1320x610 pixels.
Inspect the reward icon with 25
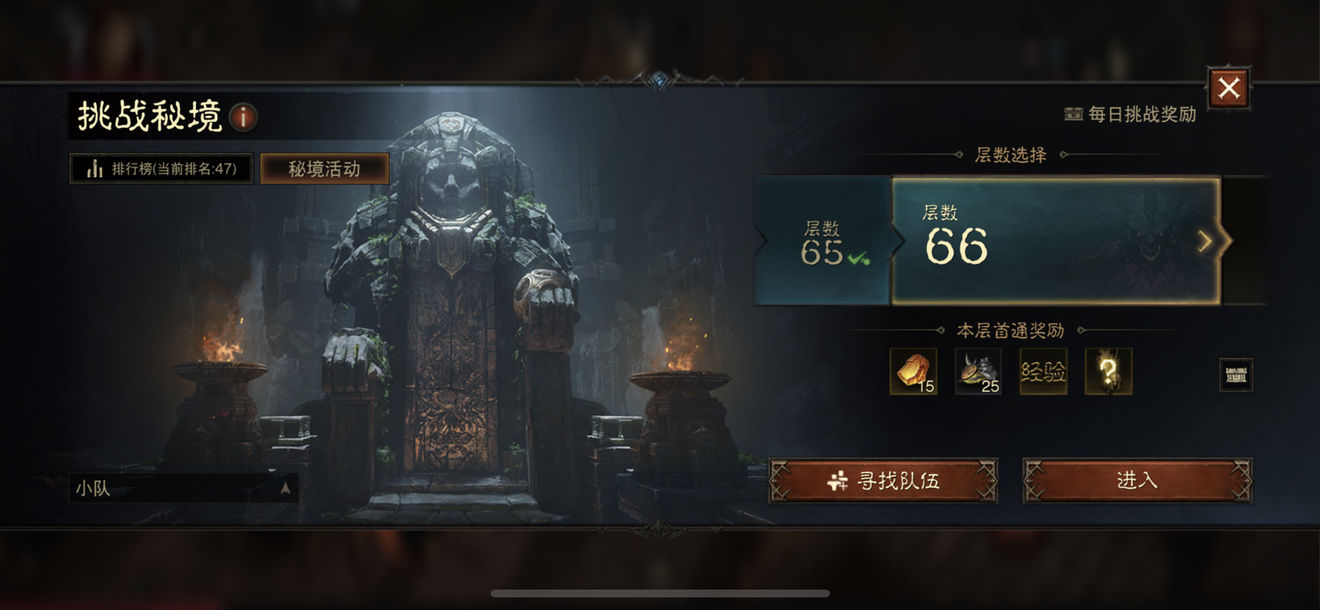coord(978,371)
